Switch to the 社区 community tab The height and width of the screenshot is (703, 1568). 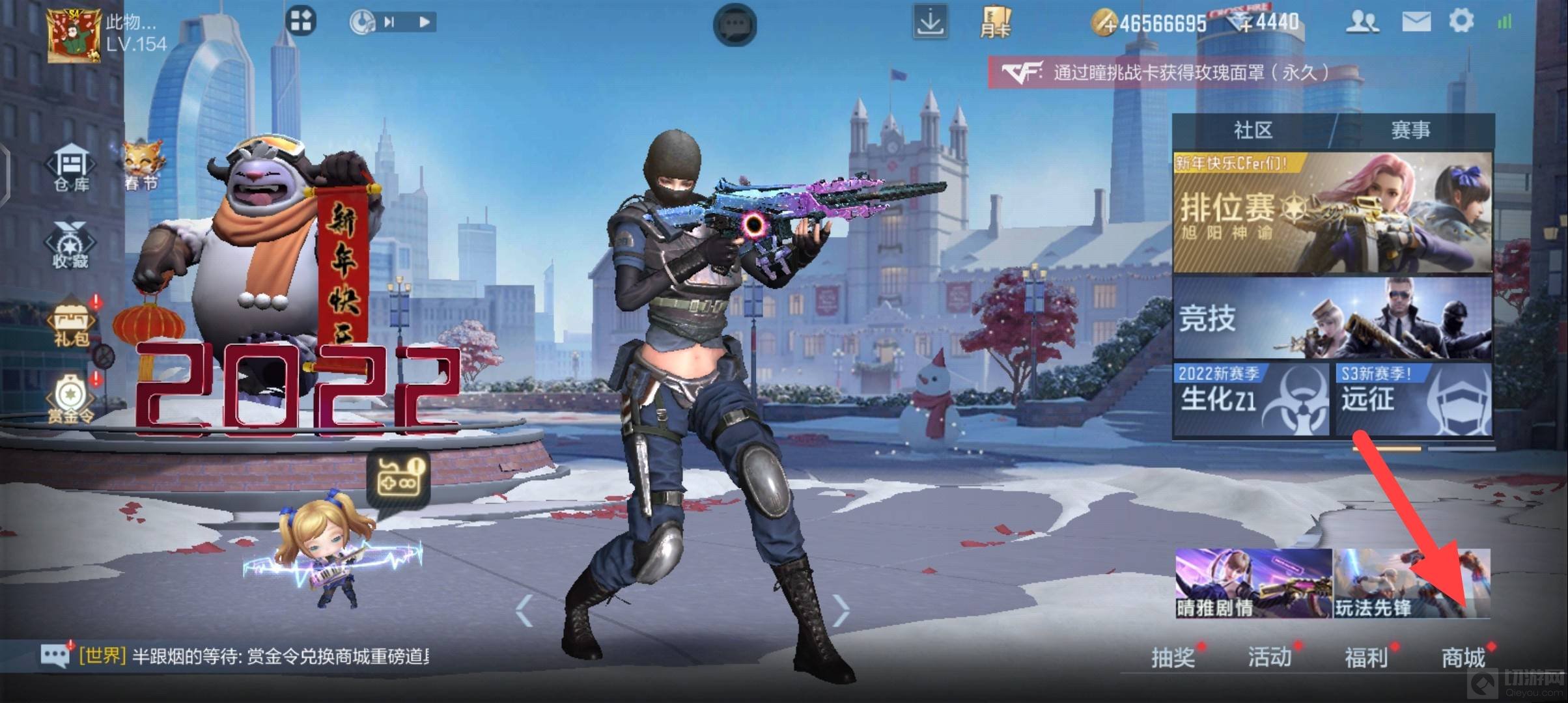tap(1253, 130)
